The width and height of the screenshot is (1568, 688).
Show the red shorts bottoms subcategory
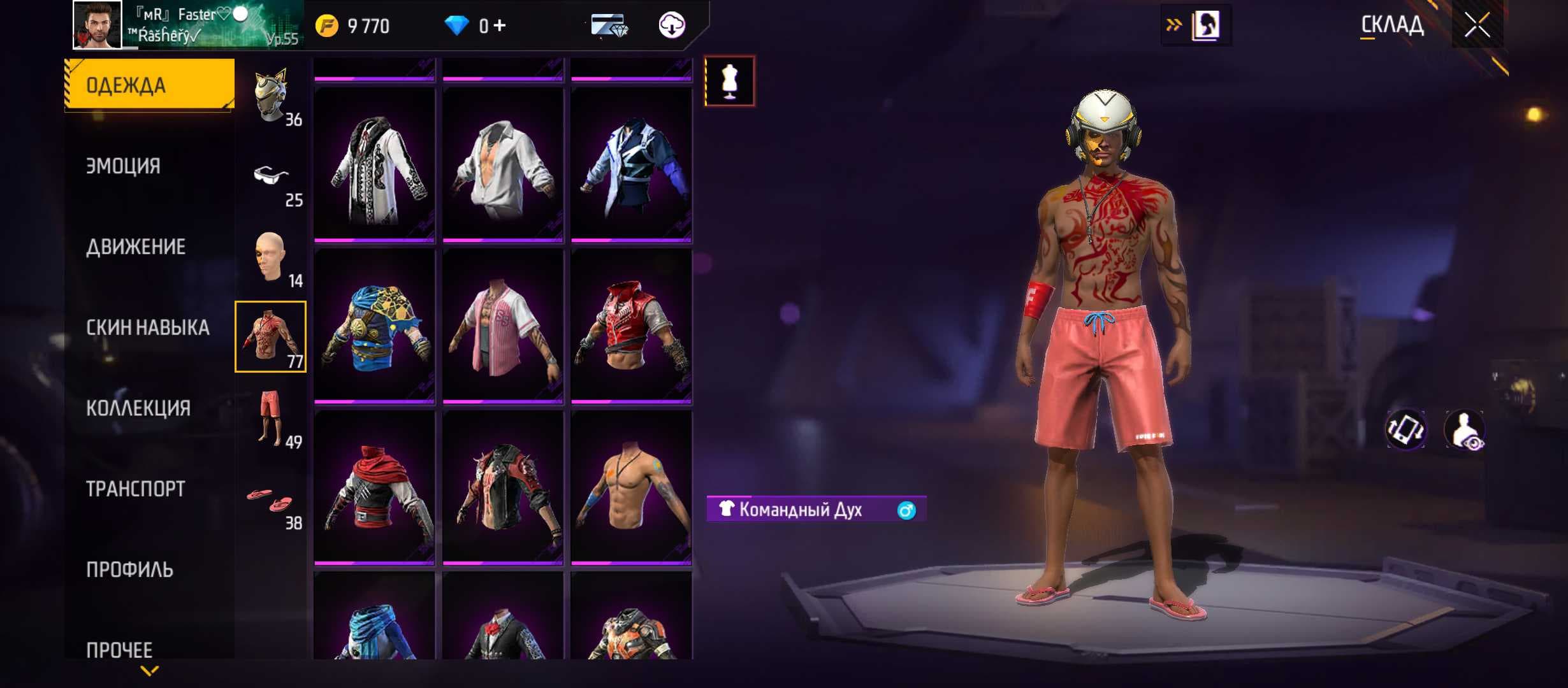(270, 418)
